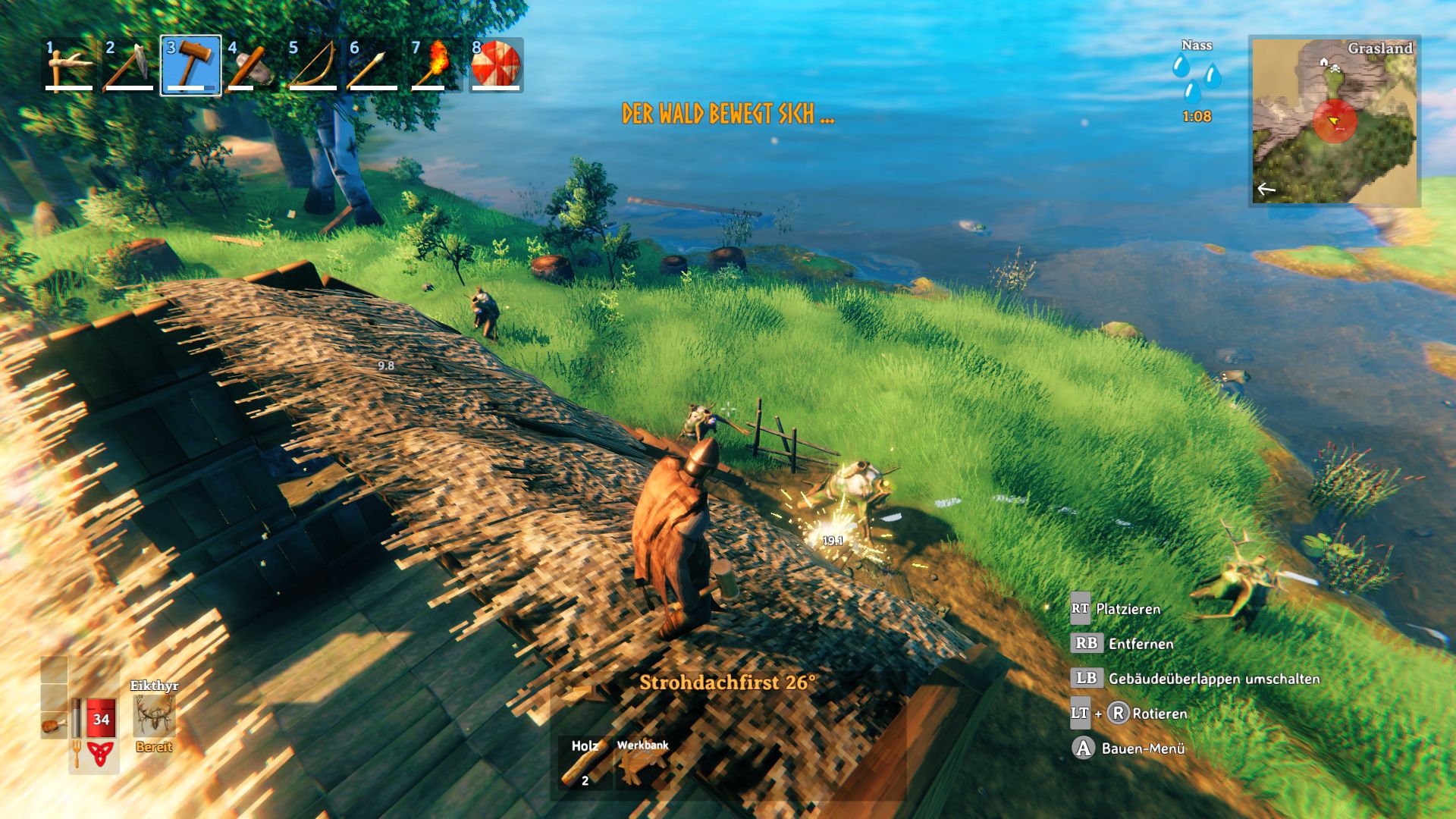This screenshot has width=1456, height=819.
Task: Click the Nass water droplet status icon
Action: pos(1195,76)
